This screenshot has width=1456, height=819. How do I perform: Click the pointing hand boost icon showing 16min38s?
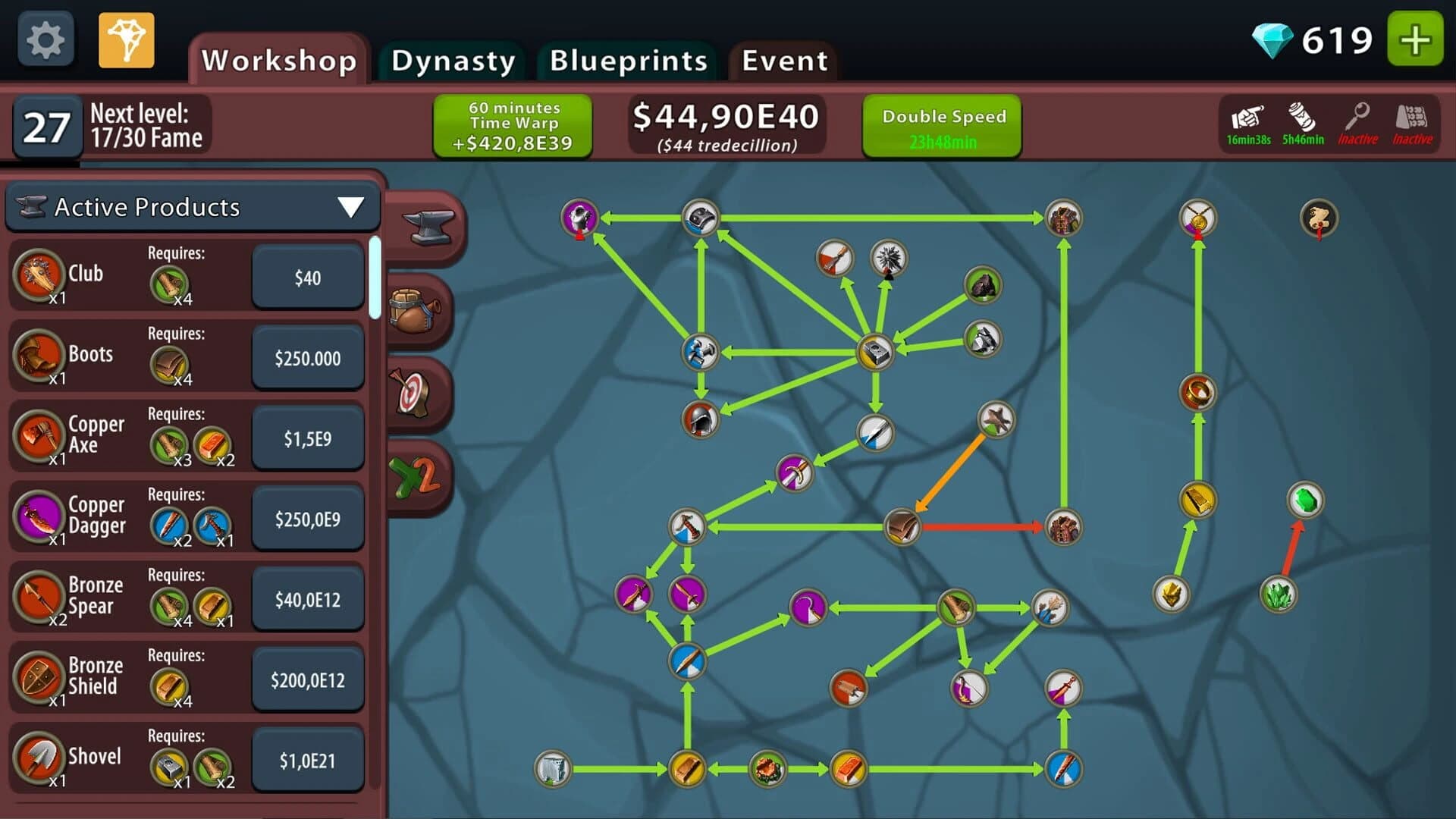click(x=1249, y=121)
